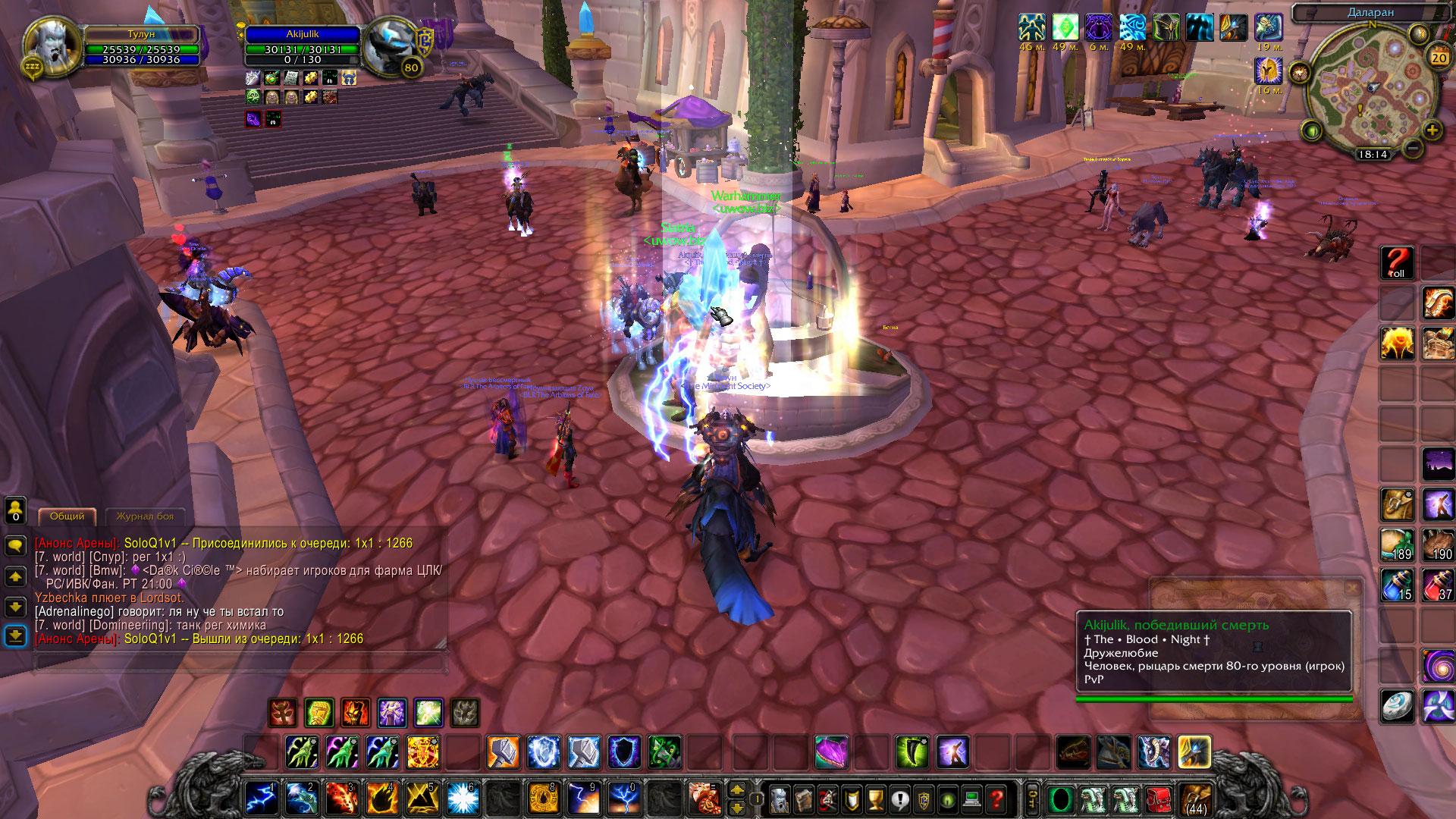The height and width of the screenshot is (819, 1456).
Task: Open the achievements goblet micro button
Action: [875, 799]
